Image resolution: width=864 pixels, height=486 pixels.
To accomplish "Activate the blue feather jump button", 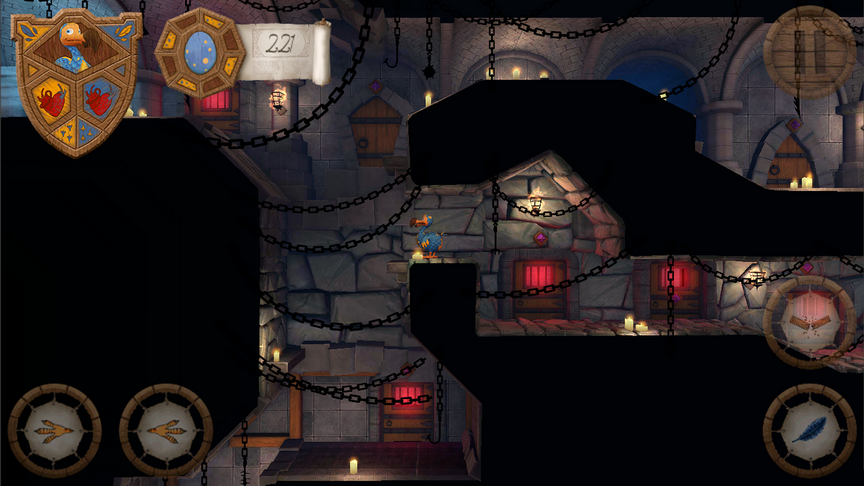I will (x=809, y=430).
